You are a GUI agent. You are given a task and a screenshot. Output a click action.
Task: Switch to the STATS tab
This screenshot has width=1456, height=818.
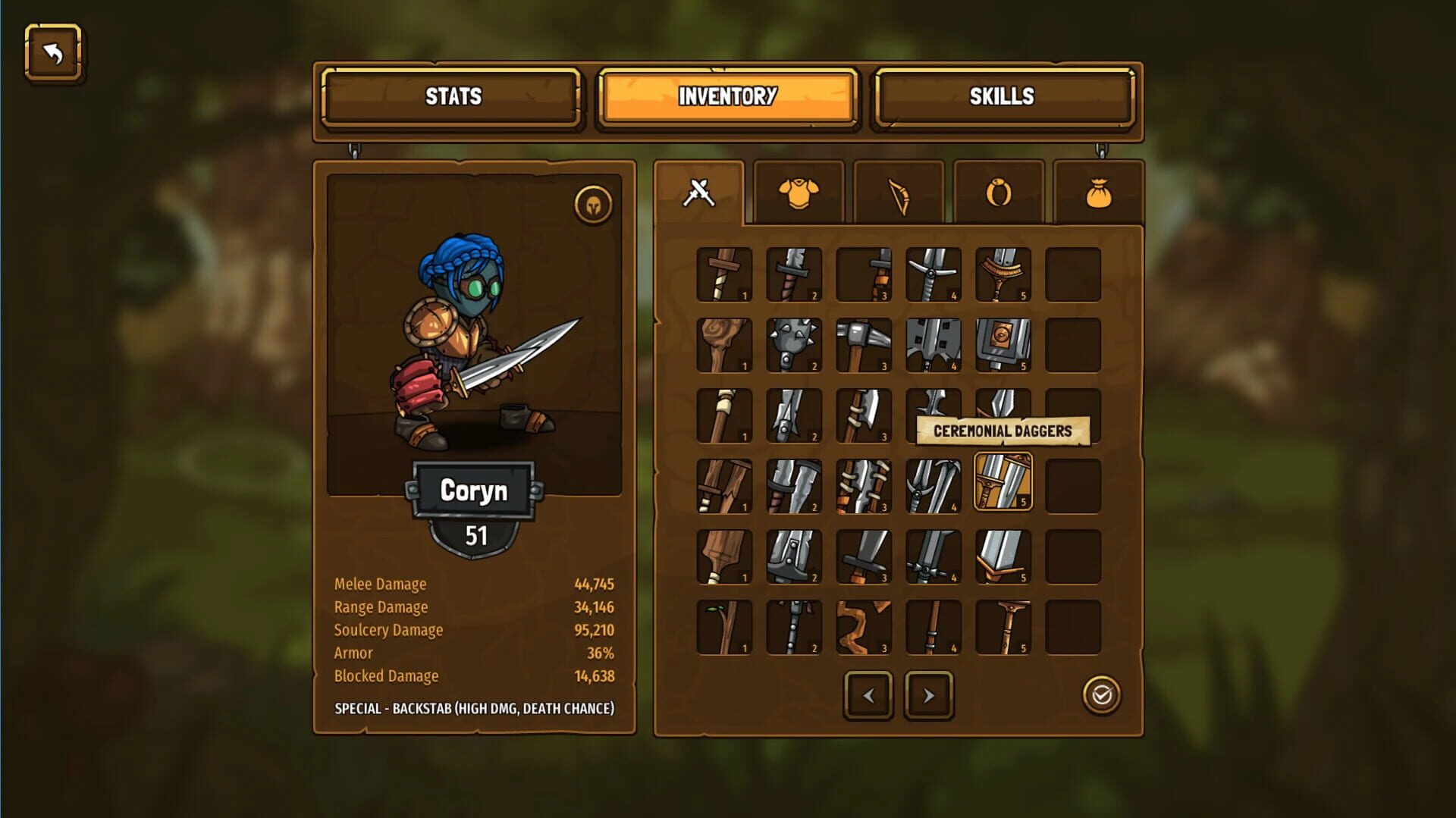(x=450, y=97)
